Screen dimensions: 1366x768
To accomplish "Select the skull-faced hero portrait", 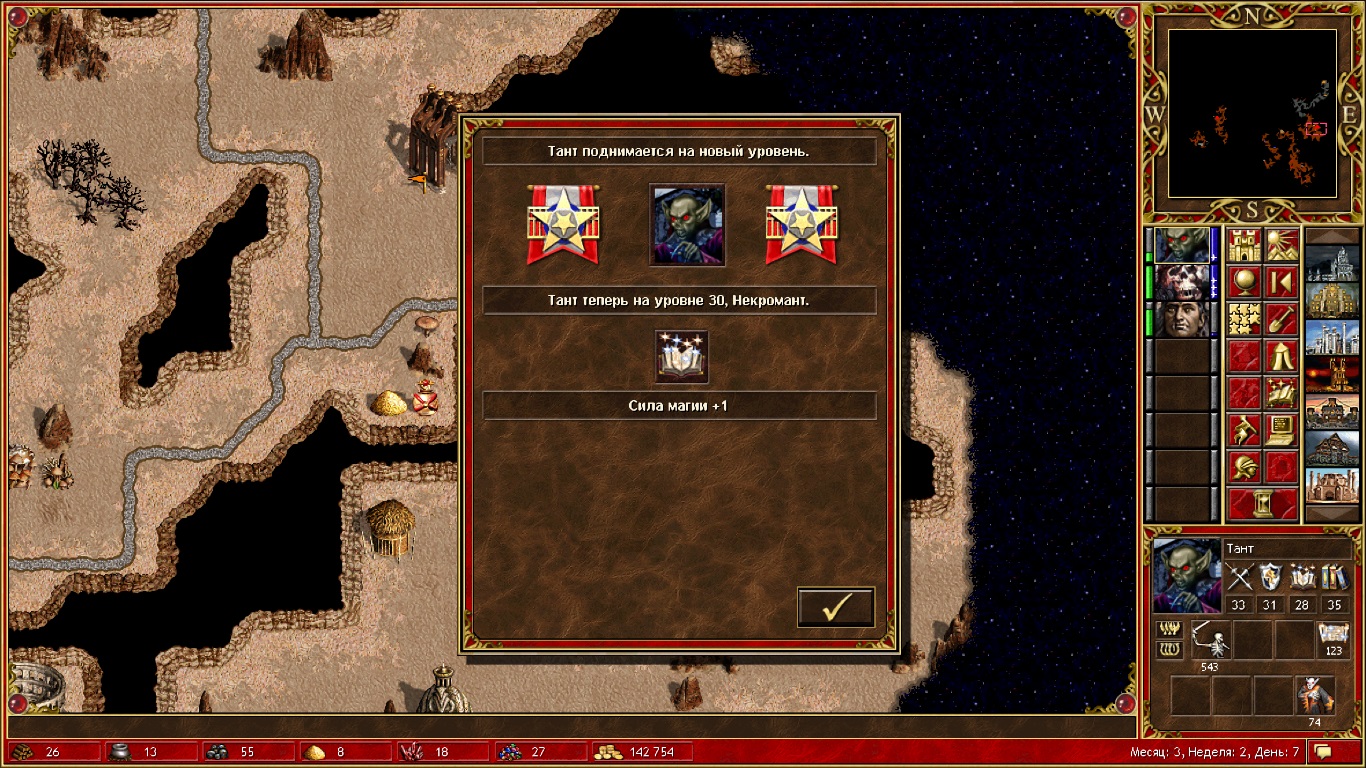I will click(1181, 282).
